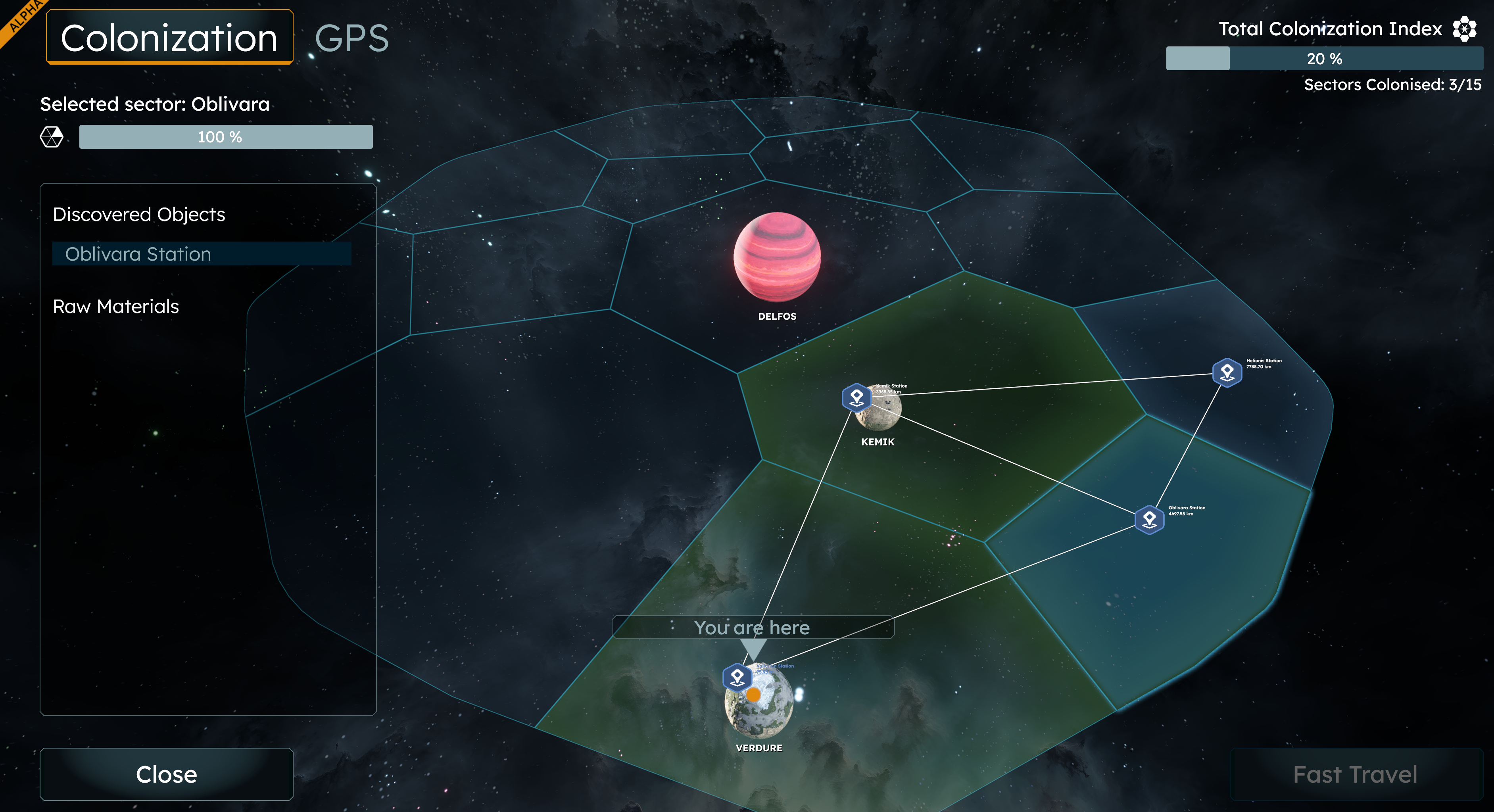Select the Vallation Station marker near Verdure
Image resolution: width=1494 pixels, height=812 pixels.
[x=737, y=678]
